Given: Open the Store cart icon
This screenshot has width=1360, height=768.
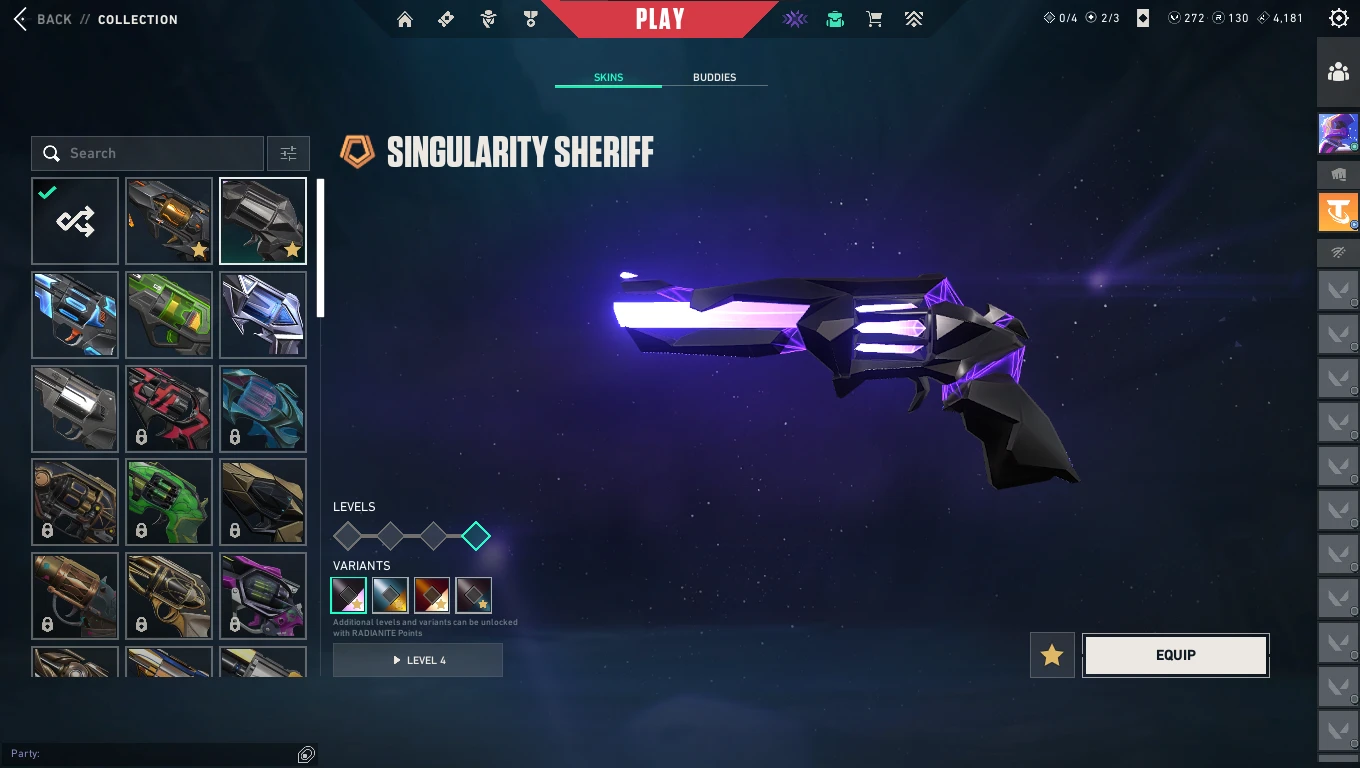Looking at the screenshot, I should (874, 19).
